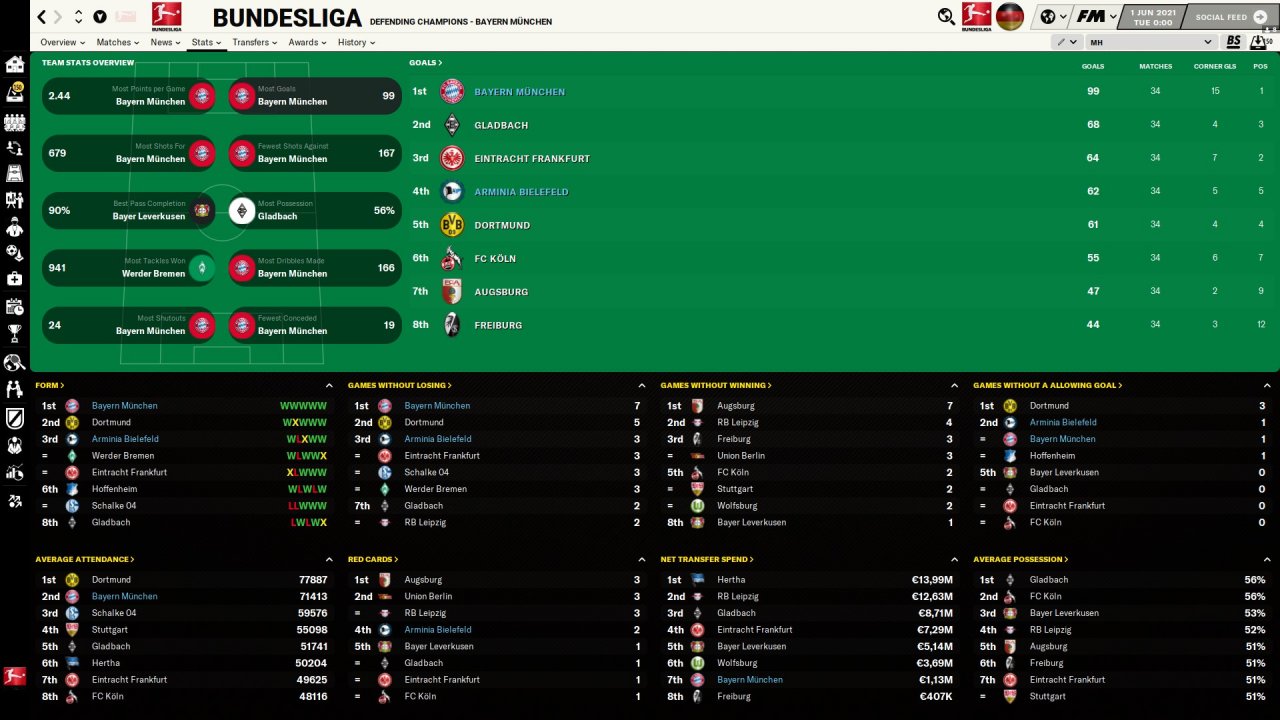The image size is (1280, 720).
Task: Open Arminia Bielefeld in Goals table
Action: pos(521,192)
